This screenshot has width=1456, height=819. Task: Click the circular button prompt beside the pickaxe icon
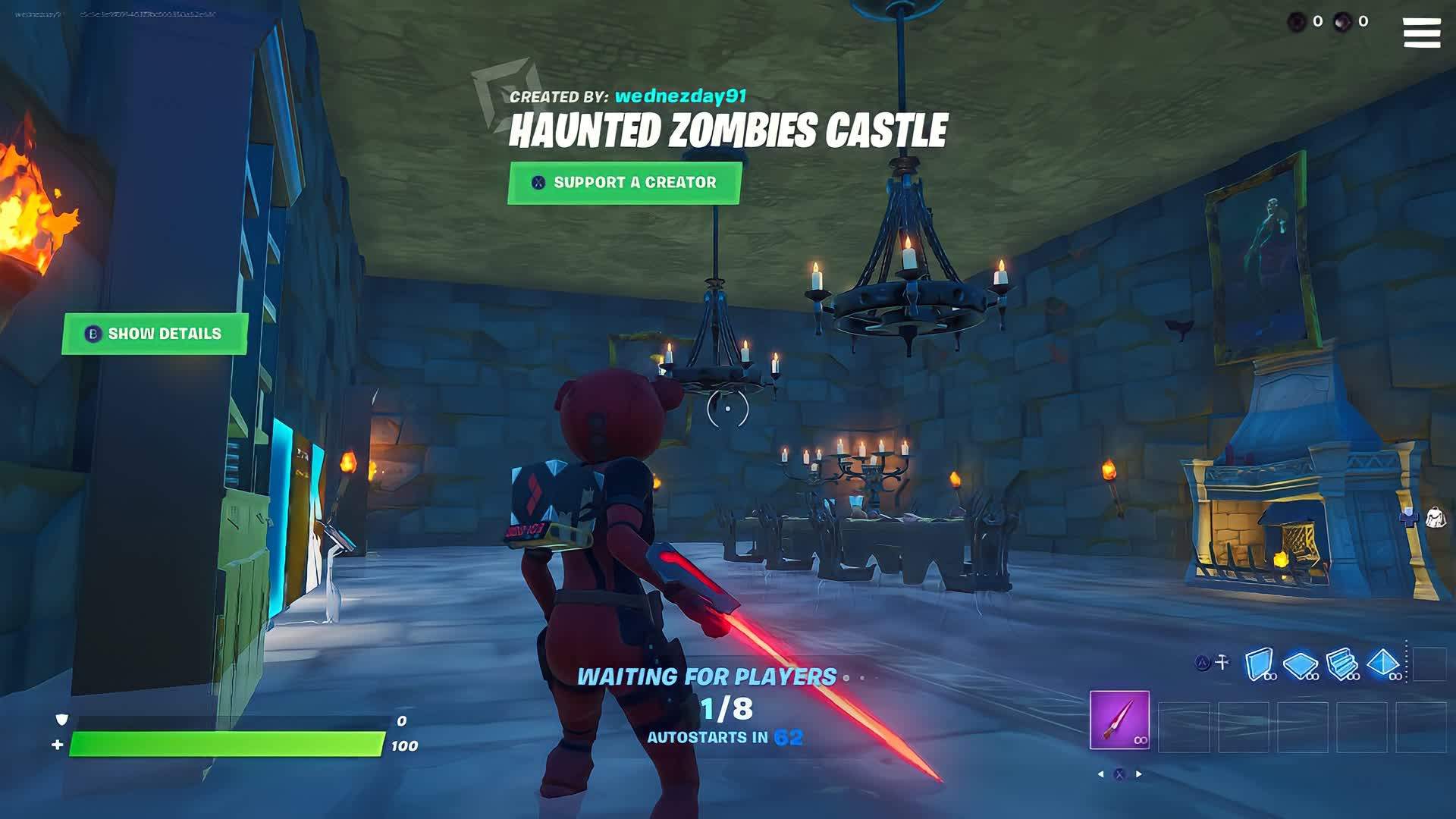pos(1202,663)
